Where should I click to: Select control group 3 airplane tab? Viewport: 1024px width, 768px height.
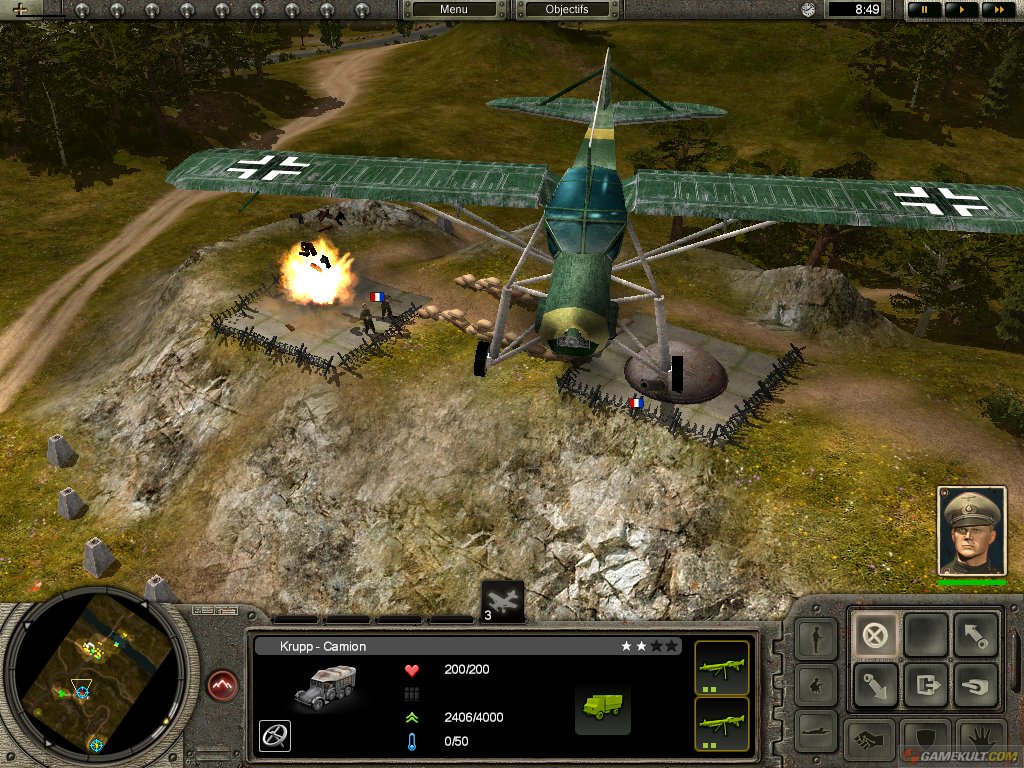point(503,602)
